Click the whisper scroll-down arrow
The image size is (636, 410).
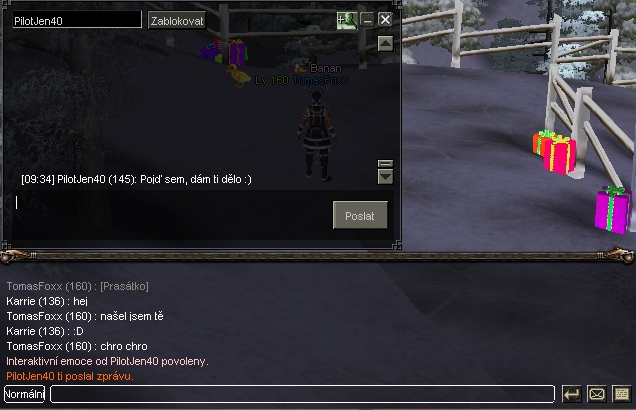point(385,177)
